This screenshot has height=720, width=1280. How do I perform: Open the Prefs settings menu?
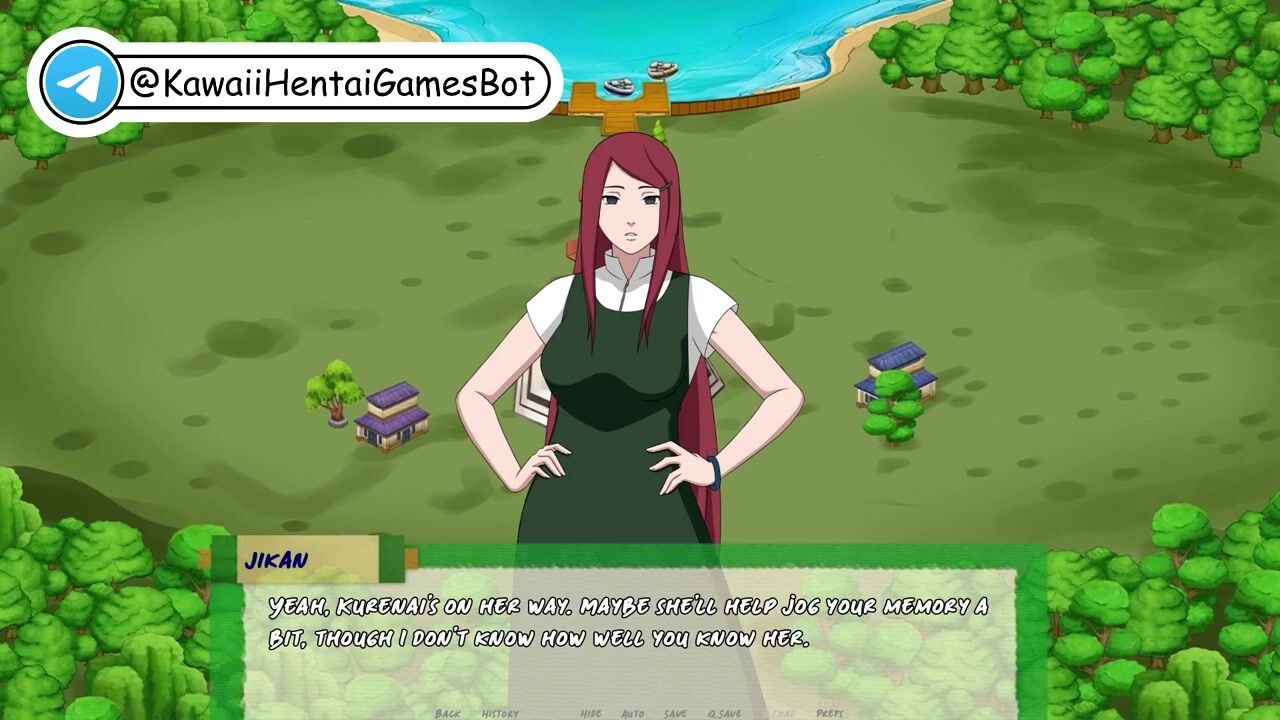tap(830, 713)
